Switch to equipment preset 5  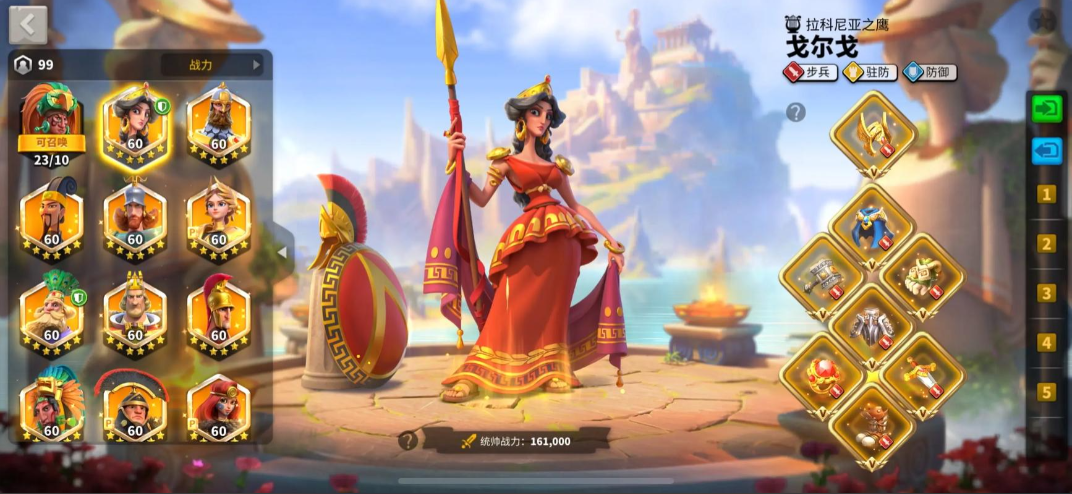(x=1046, y=392)
